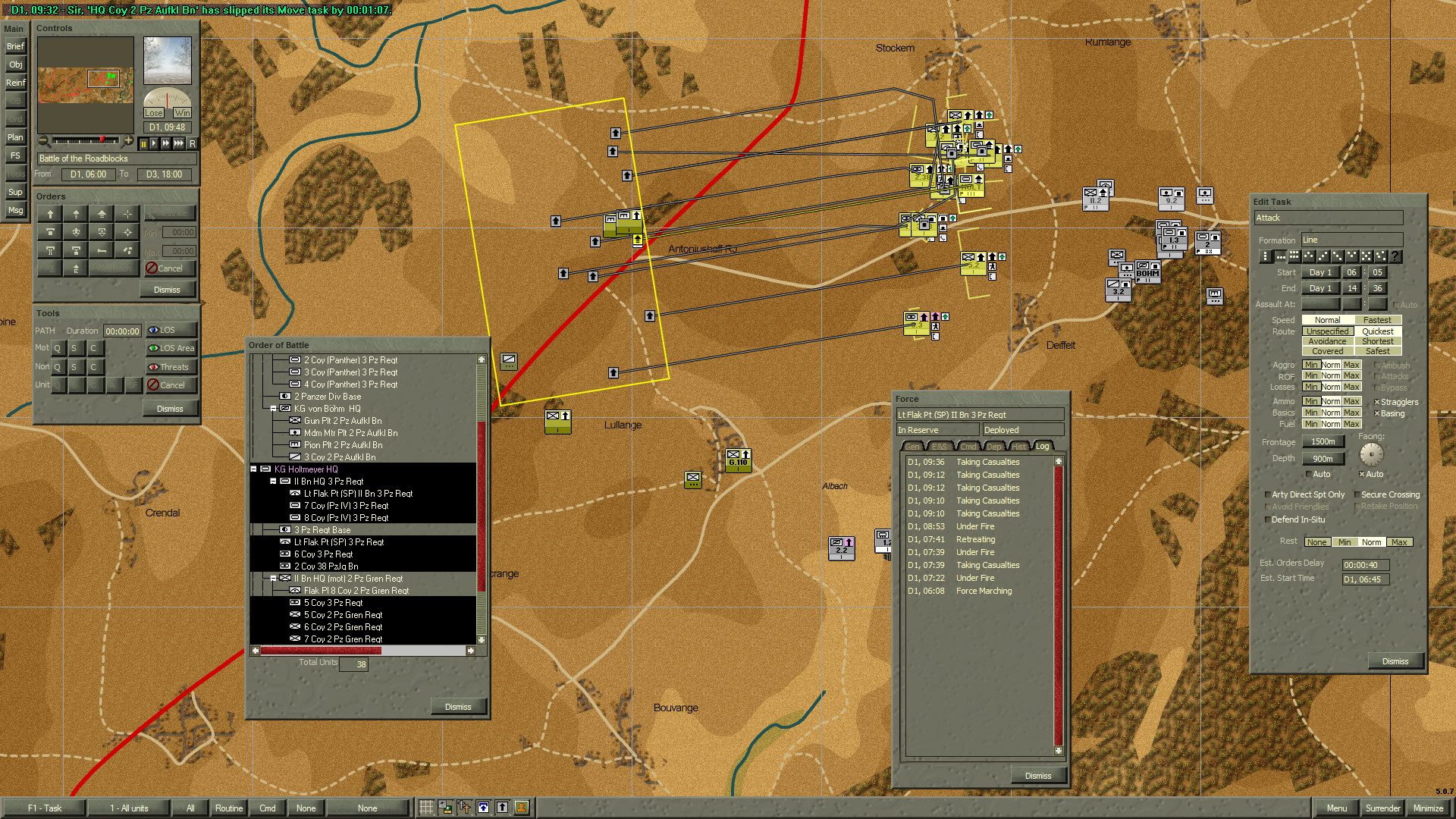Viewport: 1456px width, 819px height.
Task: Click the Frontage value field showing 1500m
Action: tap(1323, 441)
